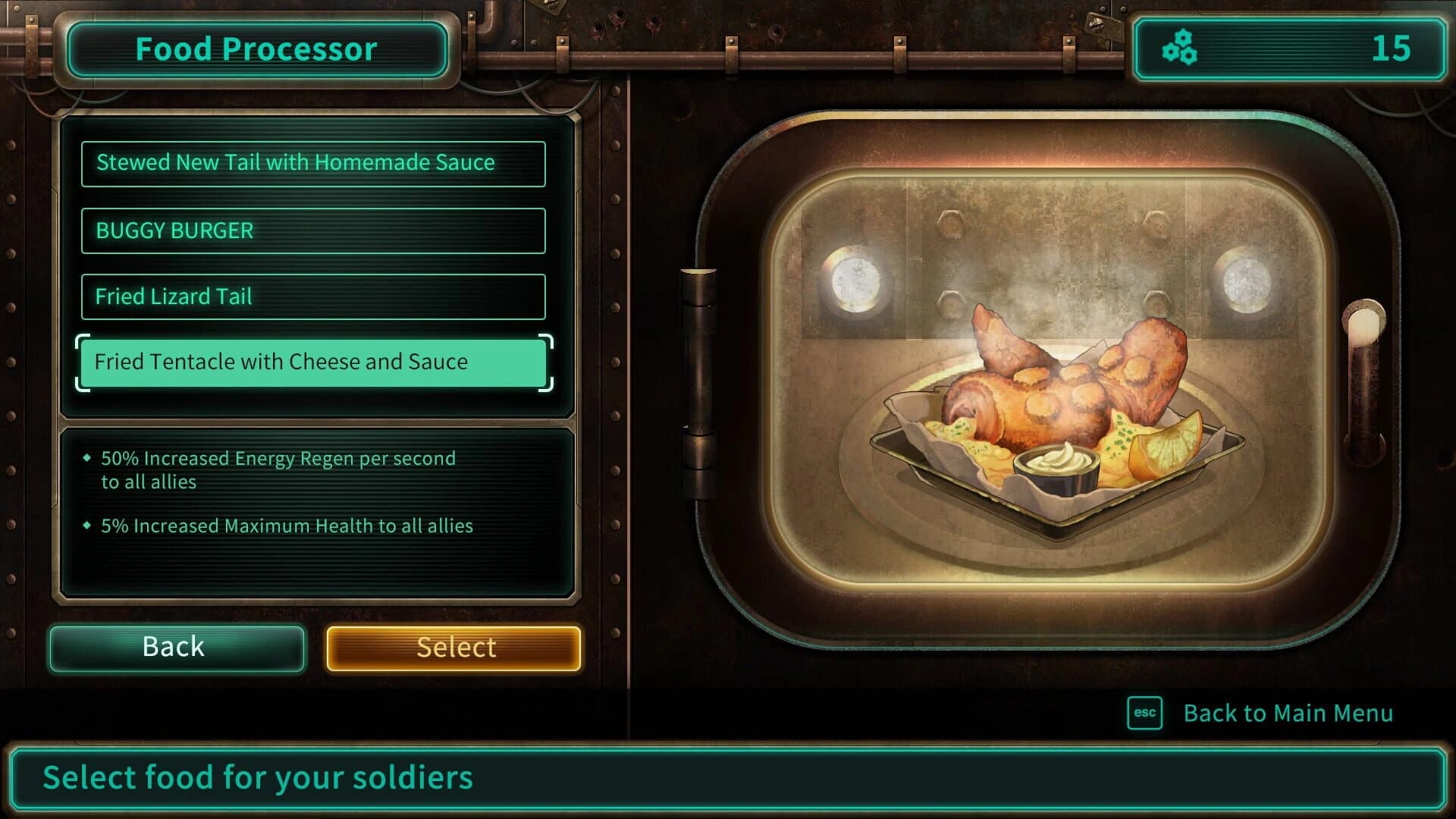Select the Fried Lizard Tail dish
The width and height of the screenshot is (1456, 819).
click(313, 297)
